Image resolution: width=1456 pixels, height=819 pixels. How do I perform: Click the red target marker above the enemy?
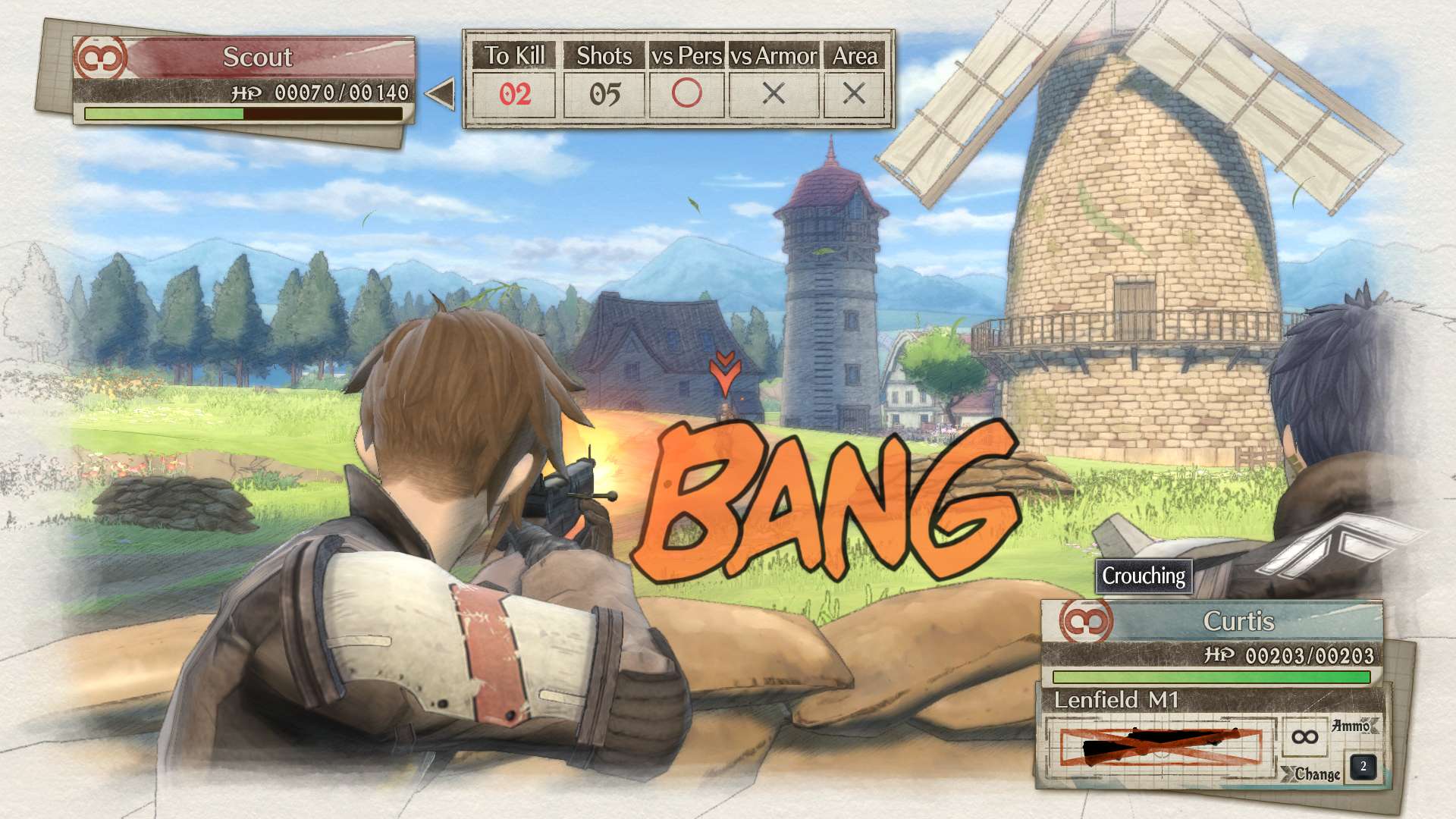pos(724,372)
